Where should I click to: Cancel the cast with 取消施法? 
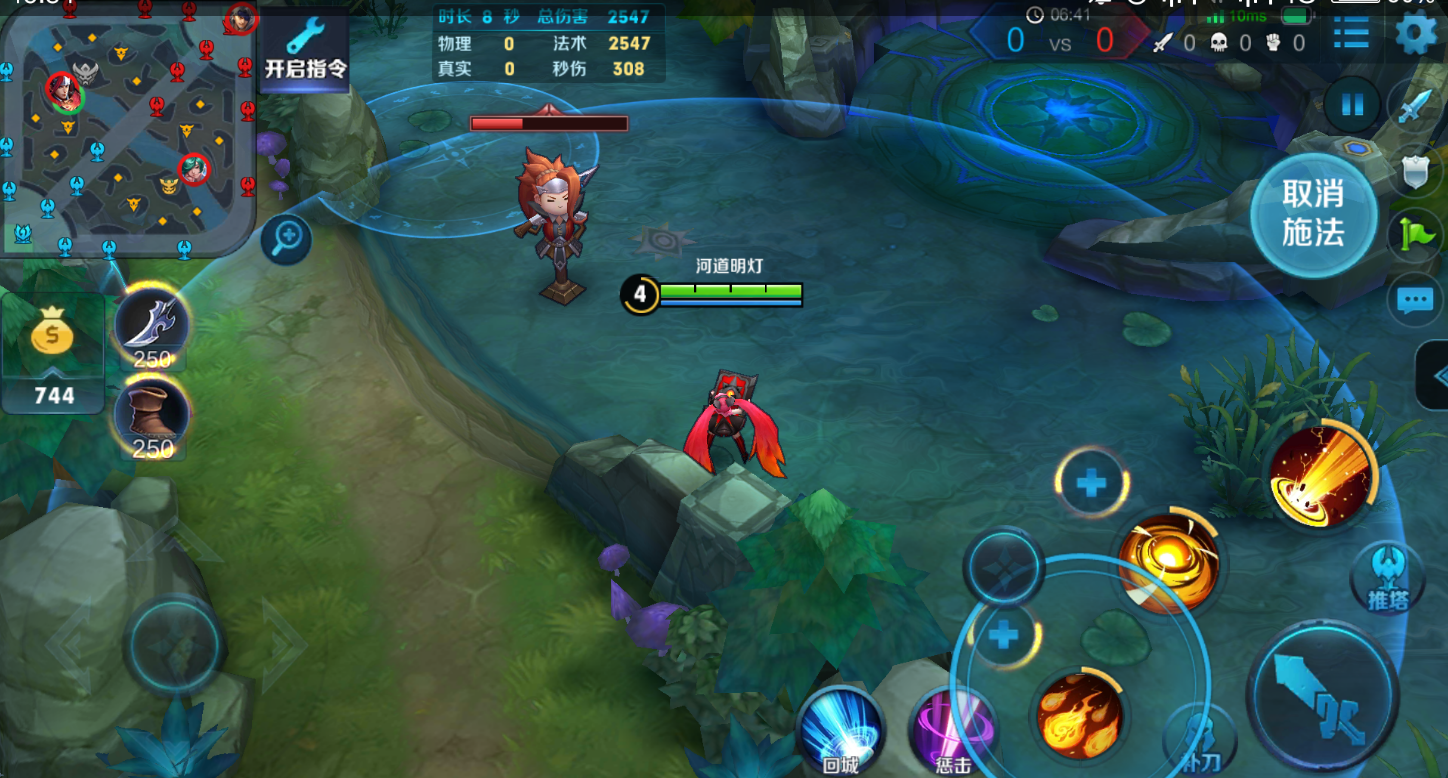coord(1313,213)
